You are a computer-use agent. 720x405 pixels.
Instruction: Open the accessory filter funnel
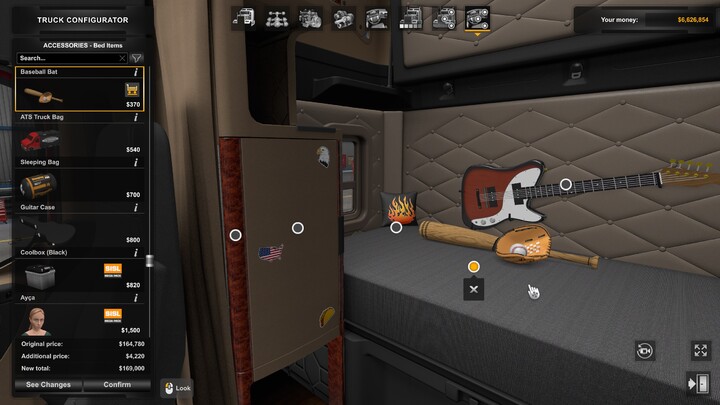pyautogui.click(x=137, y=58)
